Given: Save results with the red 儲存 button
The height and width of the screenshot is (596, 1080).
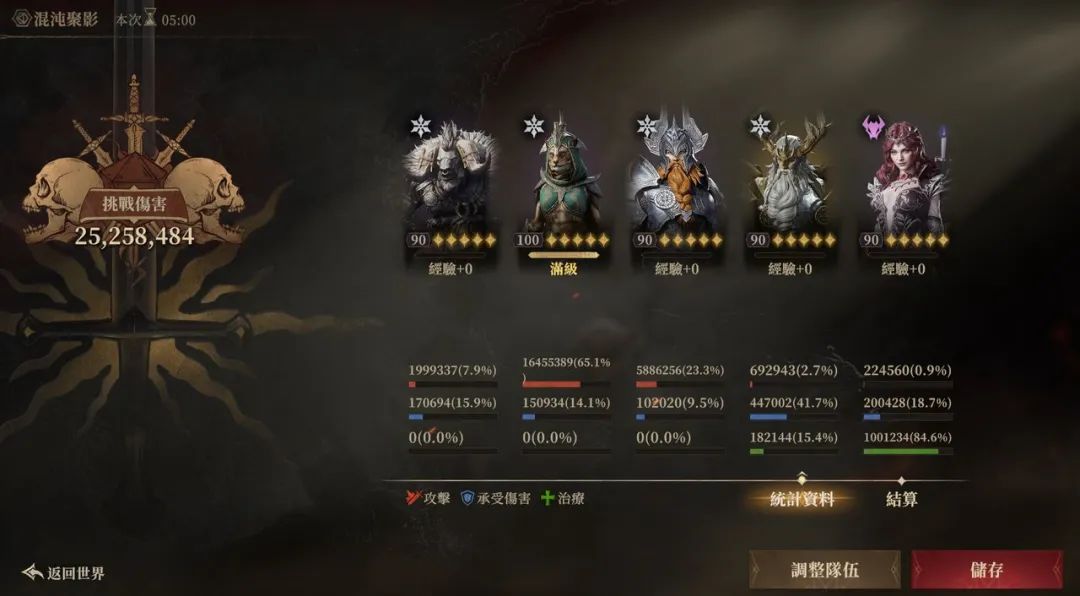Looking at the screenshot, I should point(986,570).
